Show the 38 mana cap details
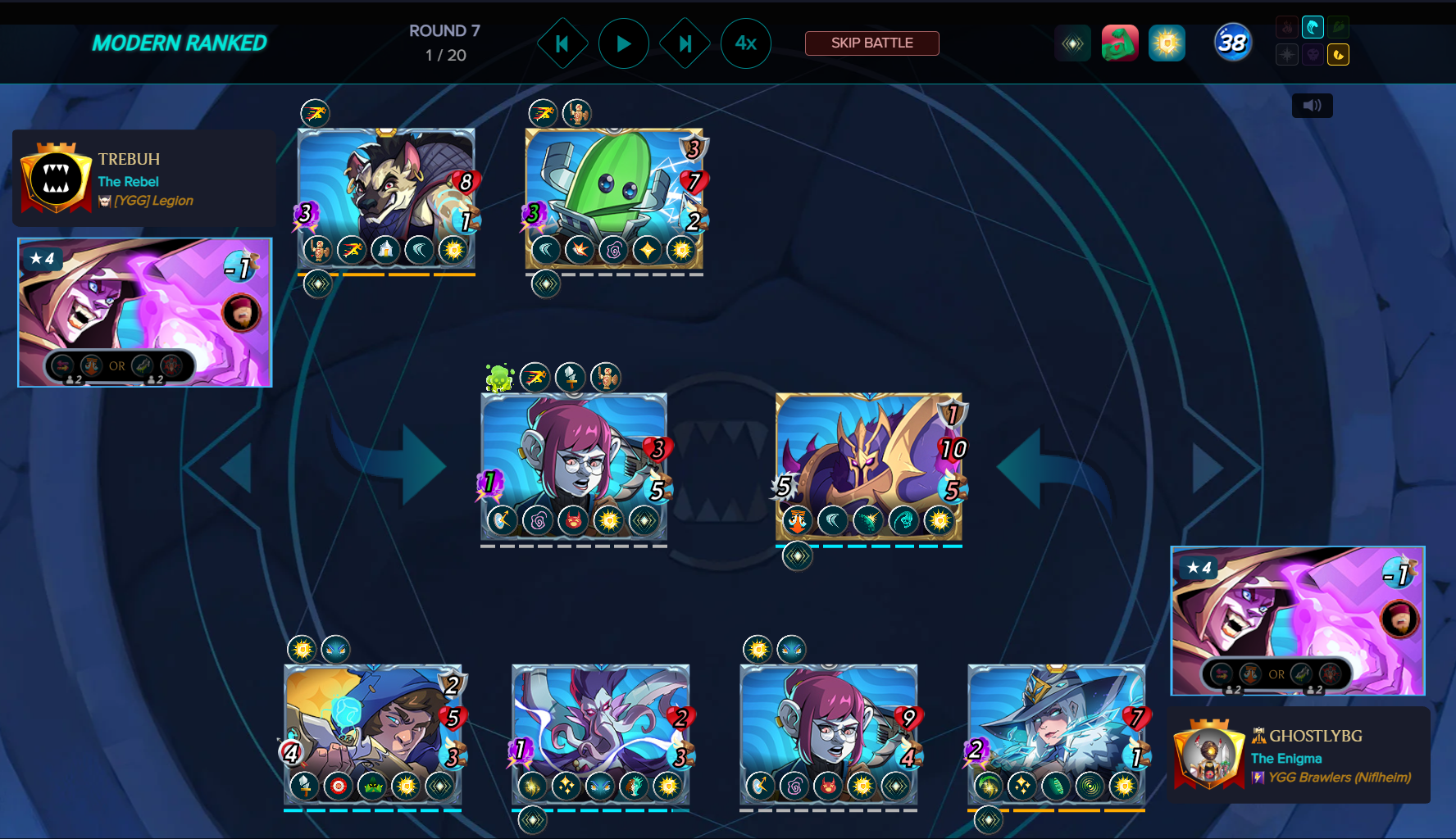Screen dimensions: 1456x839 (1232, 43)
